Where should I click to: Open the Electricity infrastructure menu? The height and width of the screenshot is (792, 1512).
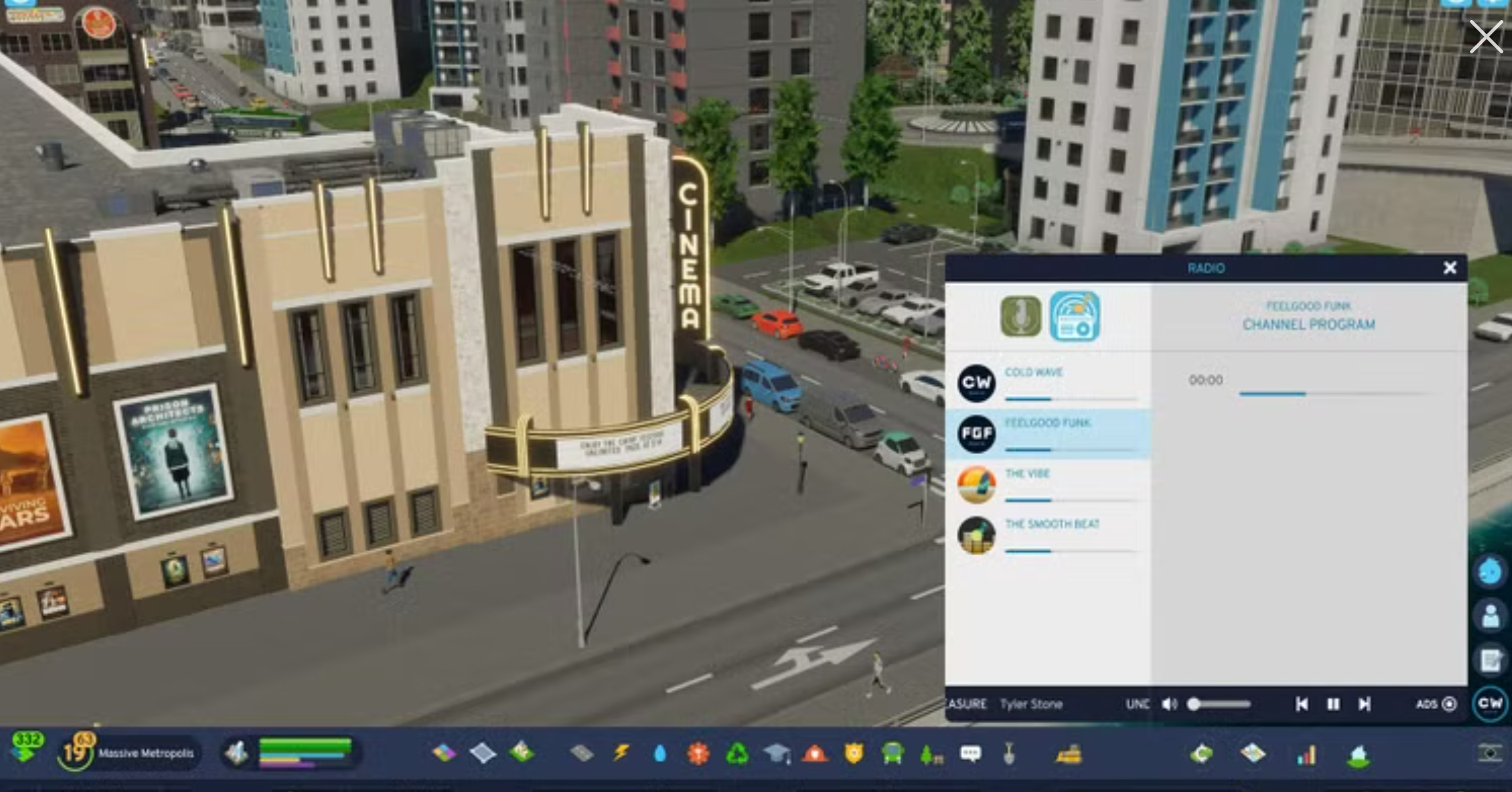click(x=621, y=753)
